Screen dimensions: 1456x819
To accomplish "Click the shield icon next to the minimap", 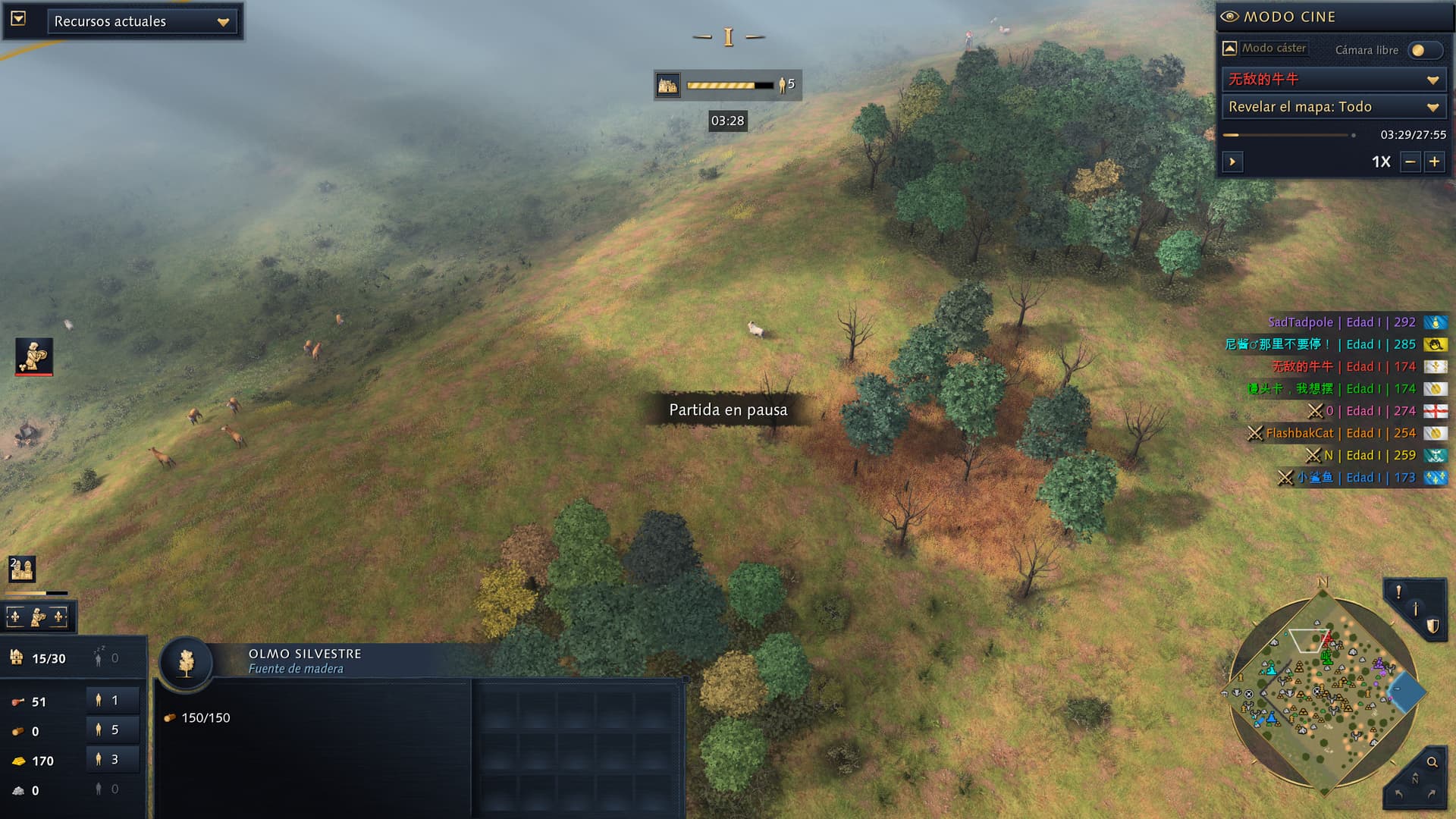I will click(x=1432, y=626).
